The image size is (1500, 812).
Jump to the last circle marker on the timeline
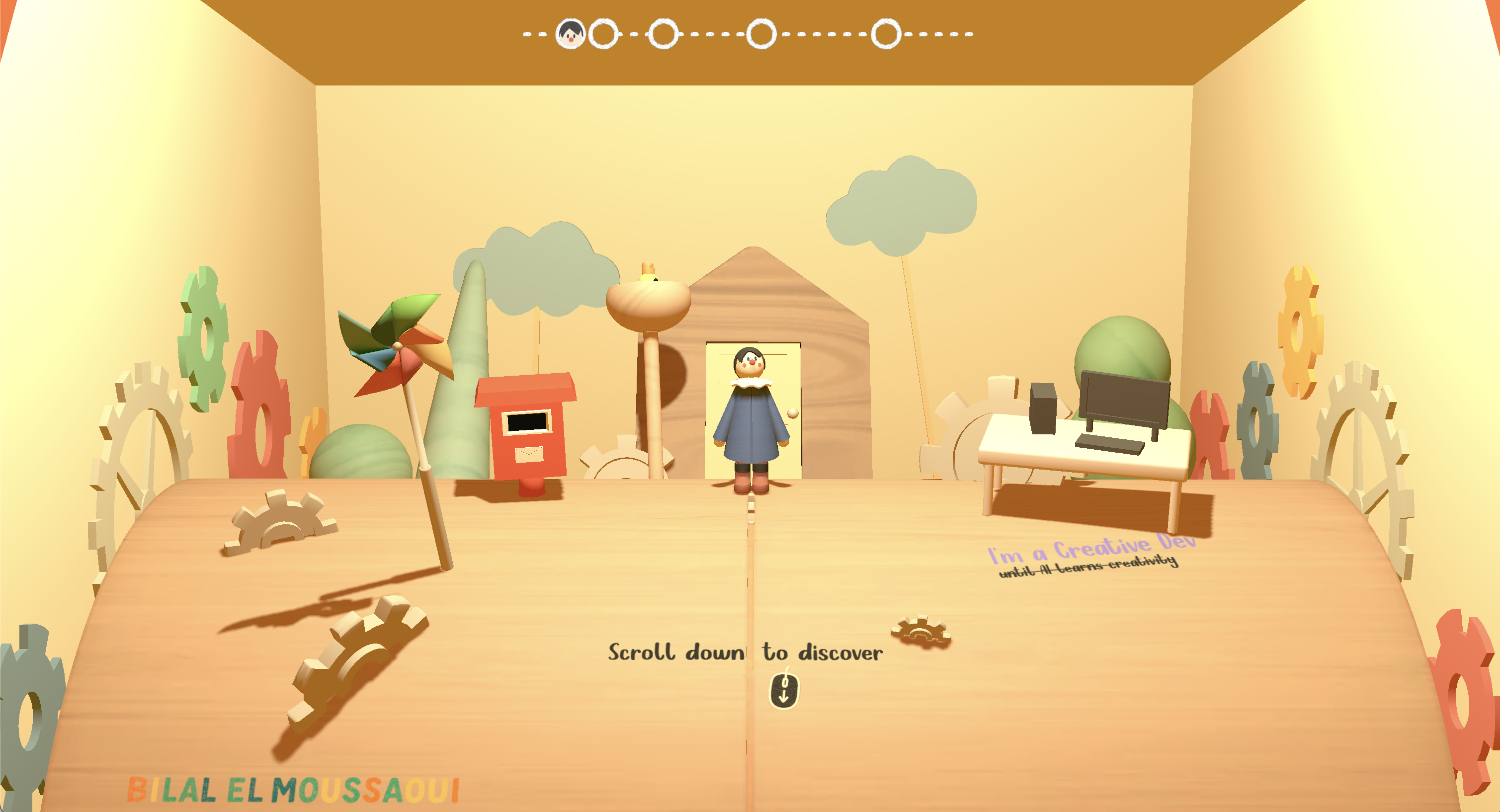tap(886, 34)
